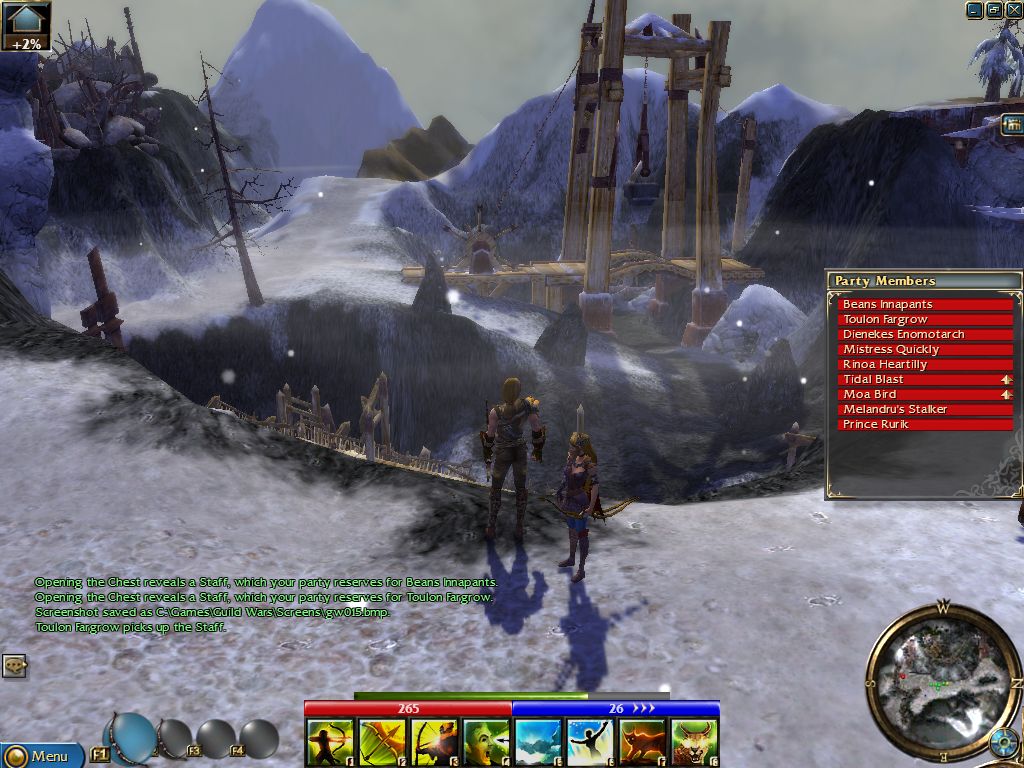Screen dimensions: 1024x768
Task: Open the Menu button
Action: pyautogui.click(x=40, y=756)
